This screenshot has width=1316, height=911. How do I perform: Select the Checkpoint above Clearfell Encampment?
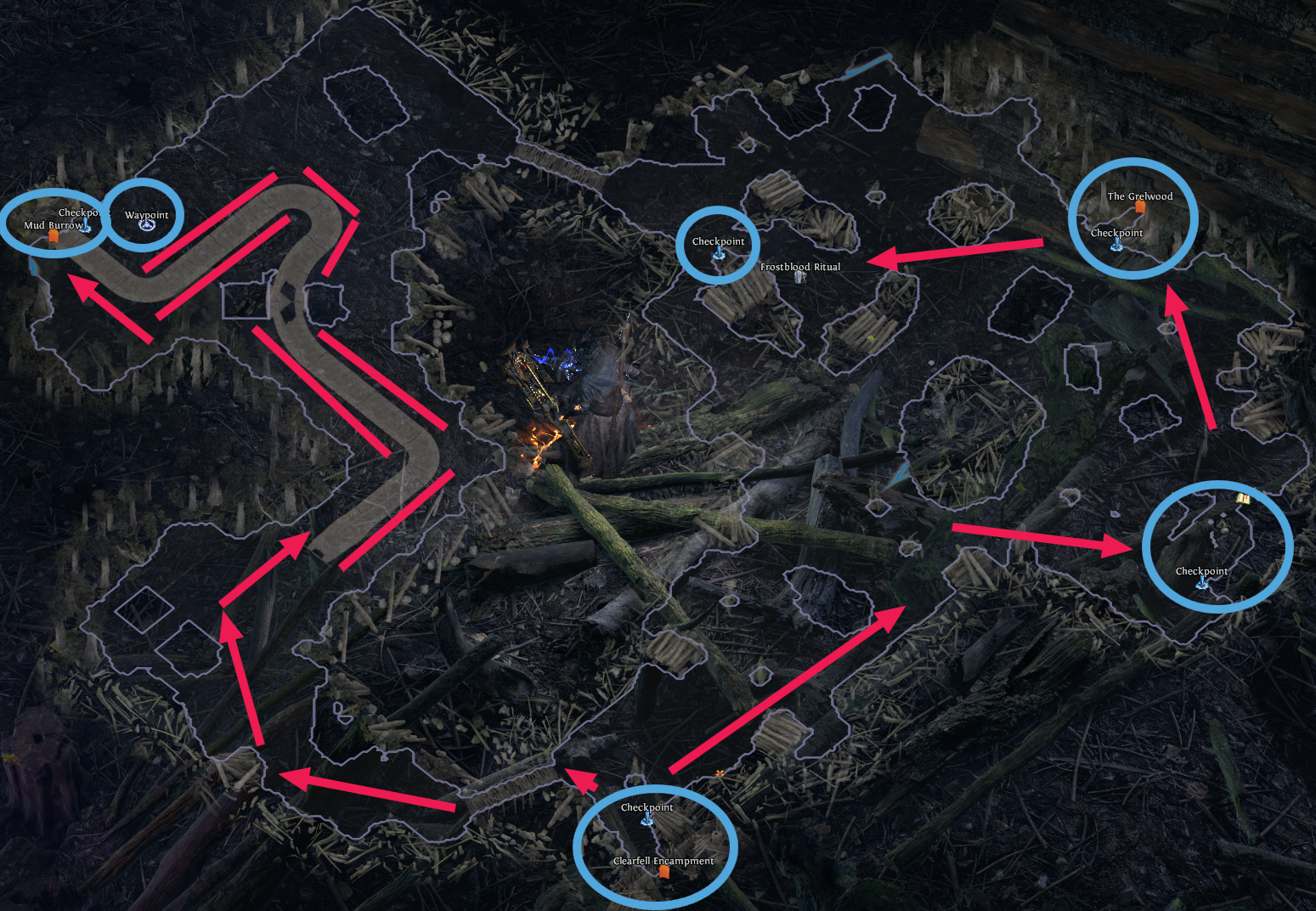tap(647, 819)
